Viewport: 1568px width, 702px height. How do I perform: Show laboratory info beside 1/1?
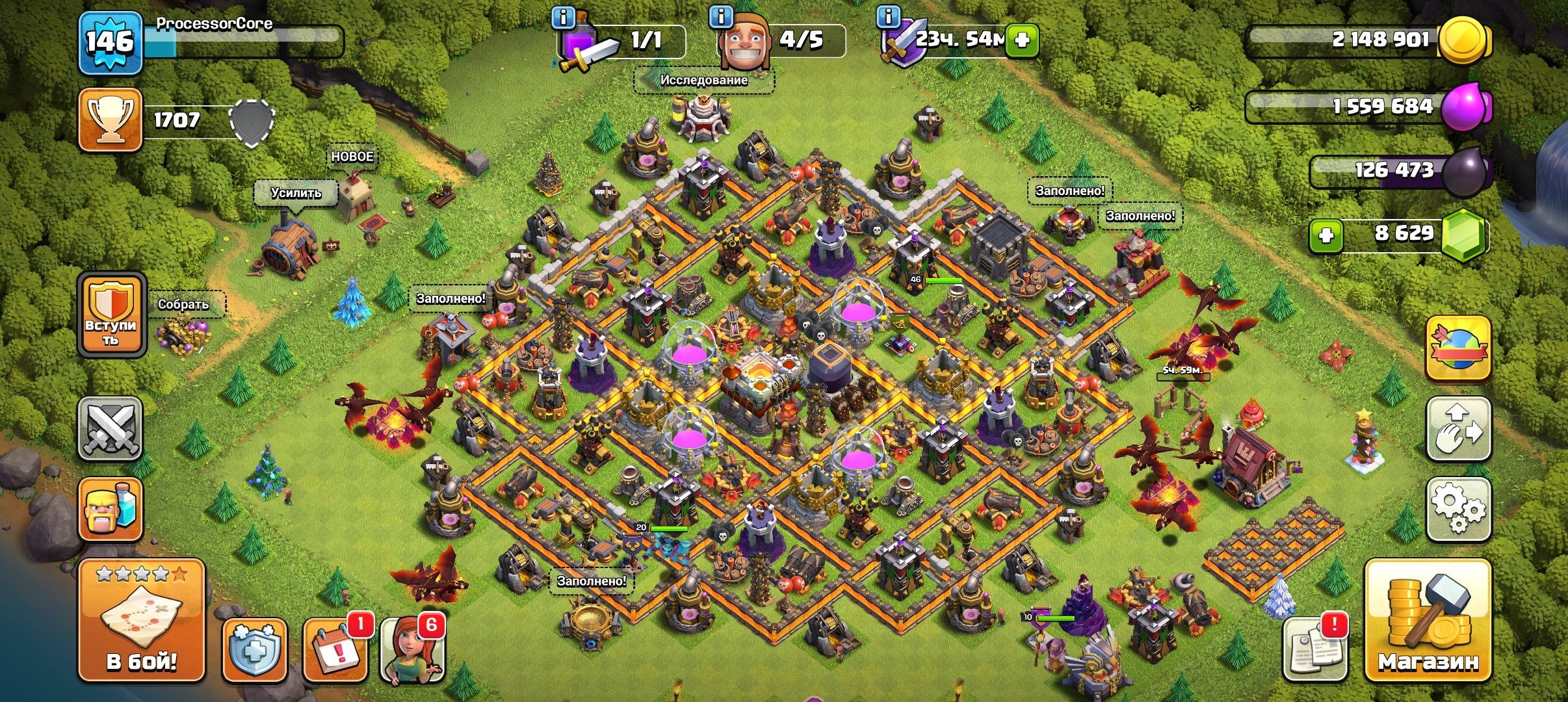563,17
